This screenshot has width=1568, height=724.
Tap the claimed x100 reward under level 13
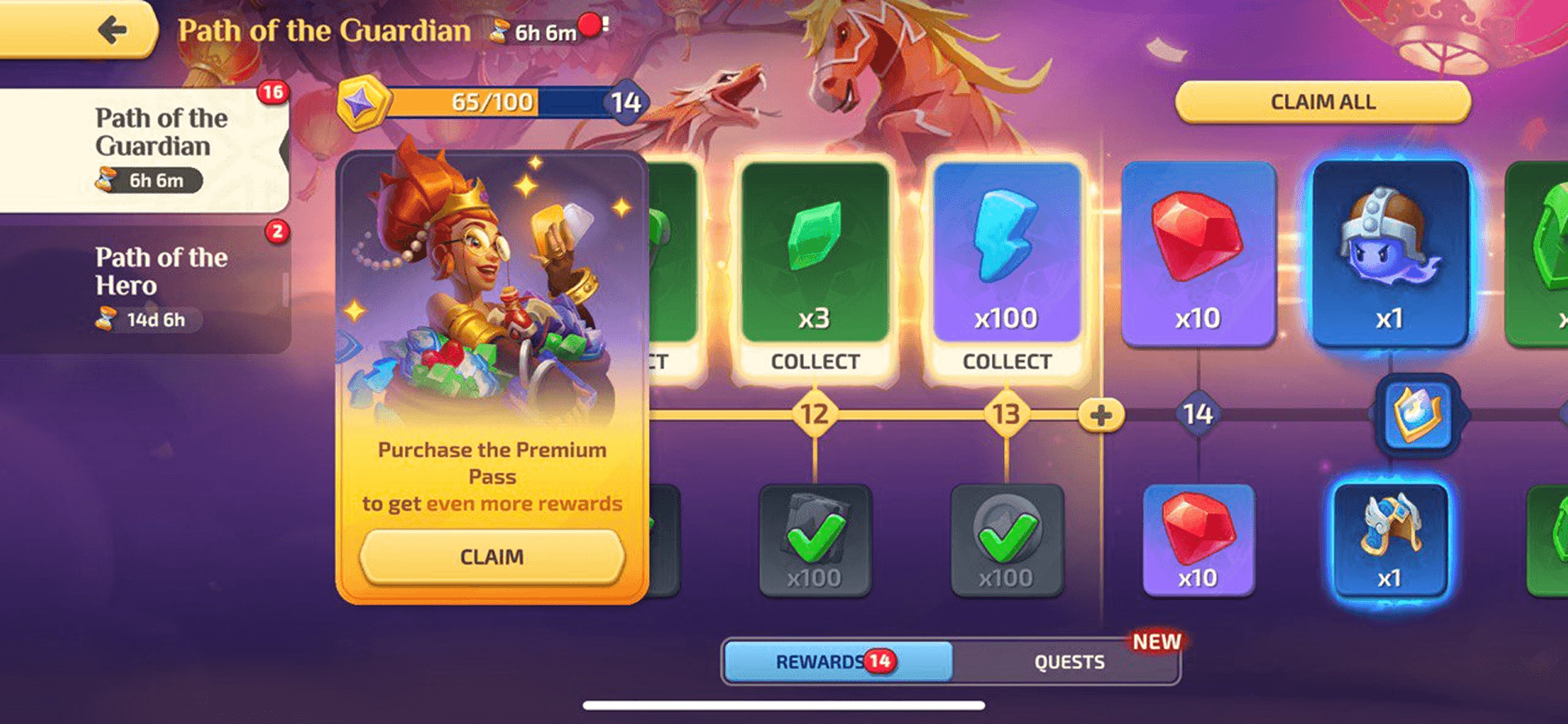pos(1006,540)
